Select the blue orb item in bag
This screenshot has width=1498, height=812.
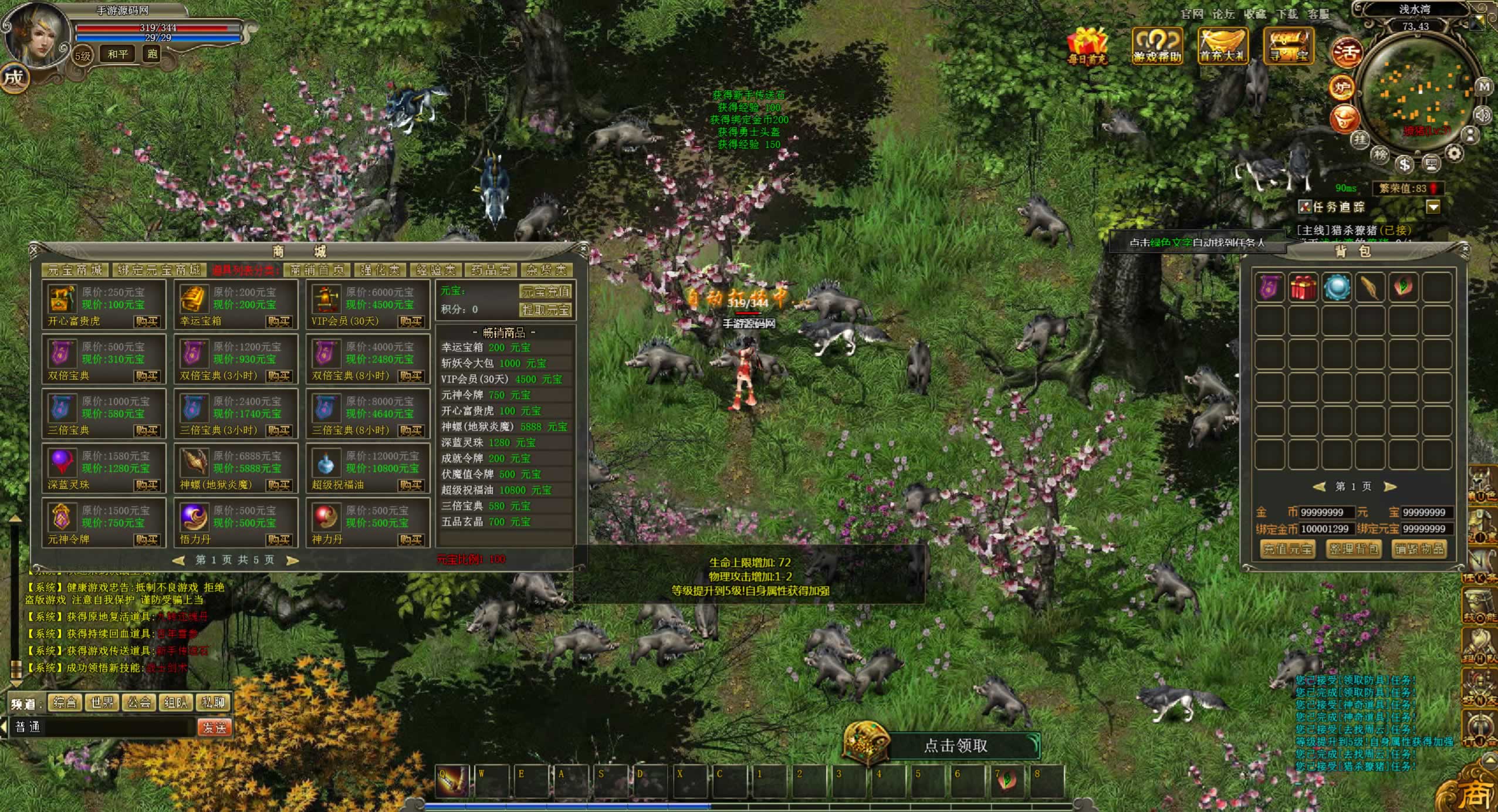[x=1337, y=287]
